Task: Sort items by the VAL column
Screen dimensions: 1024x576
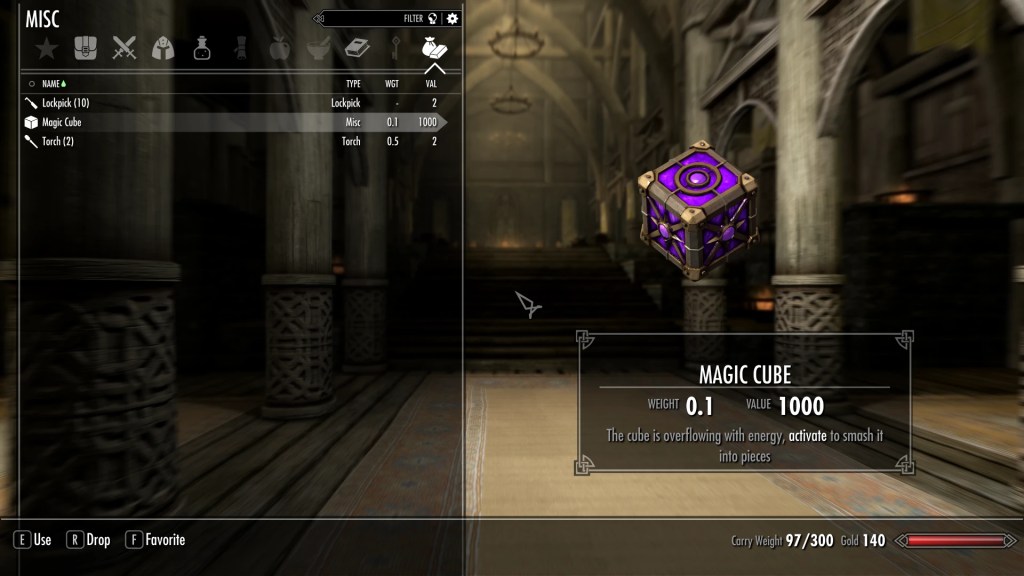Action: 431,84
